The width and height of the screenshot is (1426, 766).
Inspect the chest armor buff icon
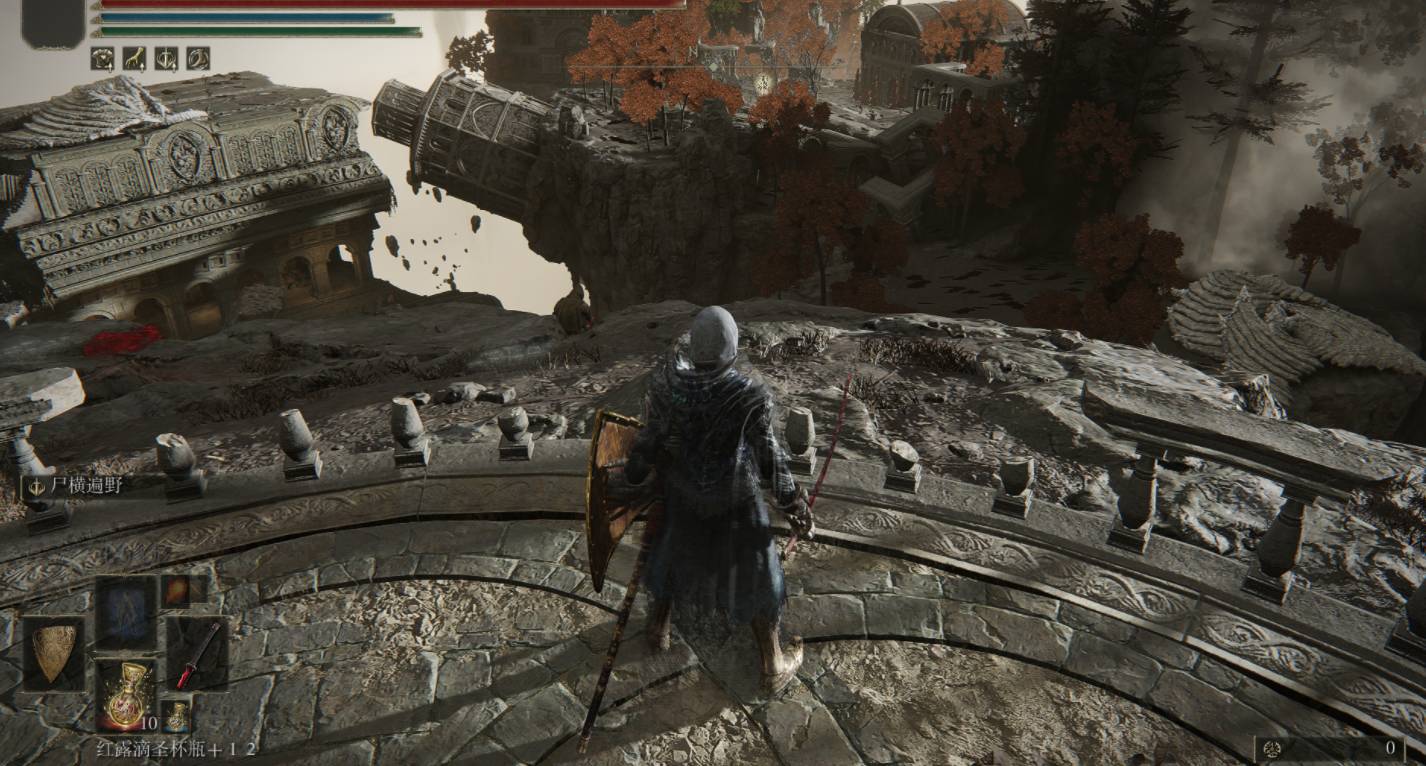102,59
